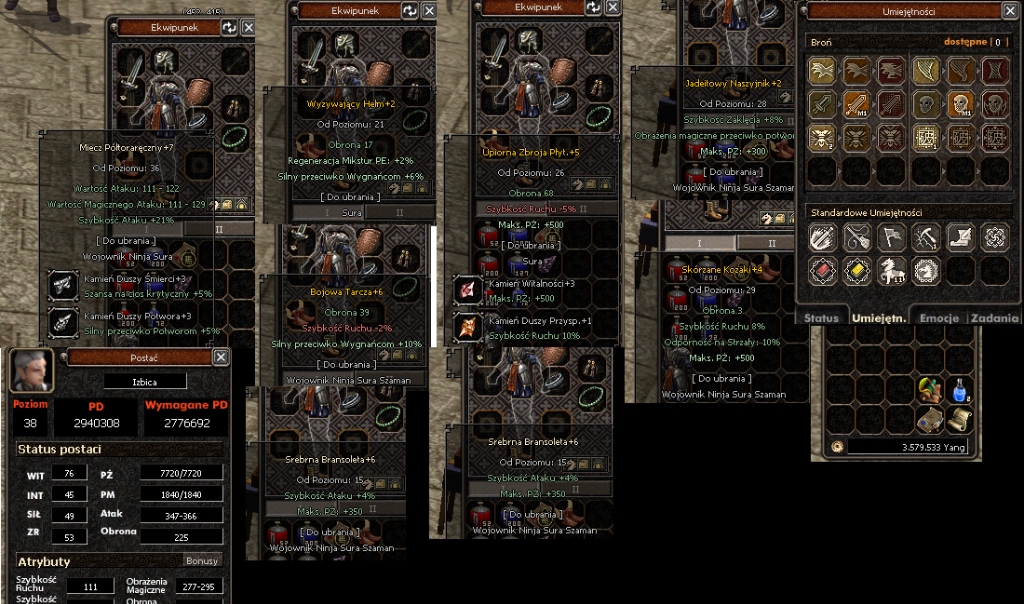Image resolution: width=1024 pixels, height=604 pixels.
Task: Switch to the Status tab
Action: point(820,318)
